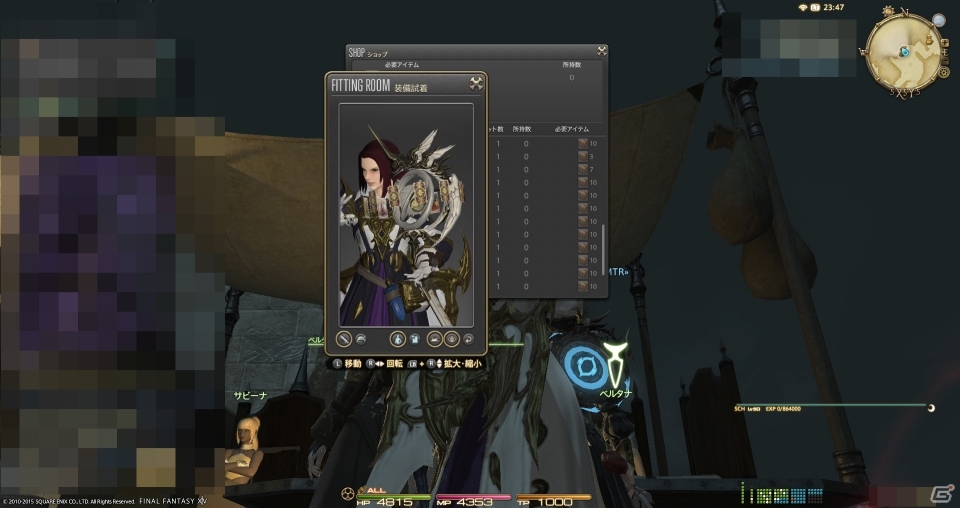Select the character body preview button
This screenshot has width=960, height=508.
[x=397, y=339]
